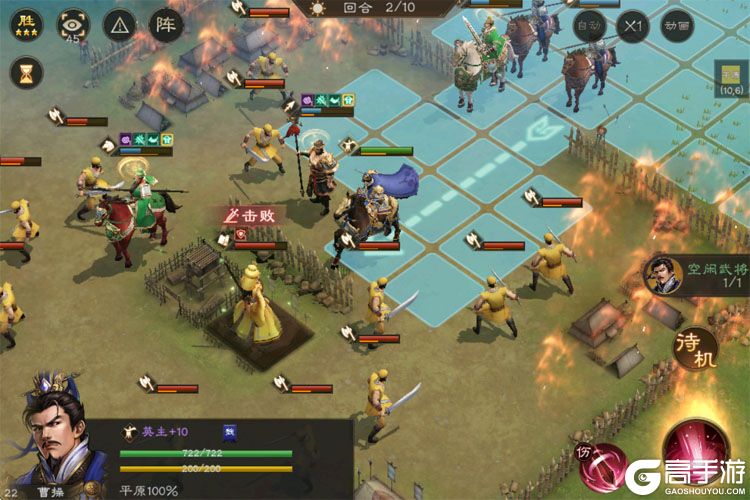Image resolution: width=750 pixels, height=500 pixels.
Task: Click the warning triangle icon
Action: (120, 23)
